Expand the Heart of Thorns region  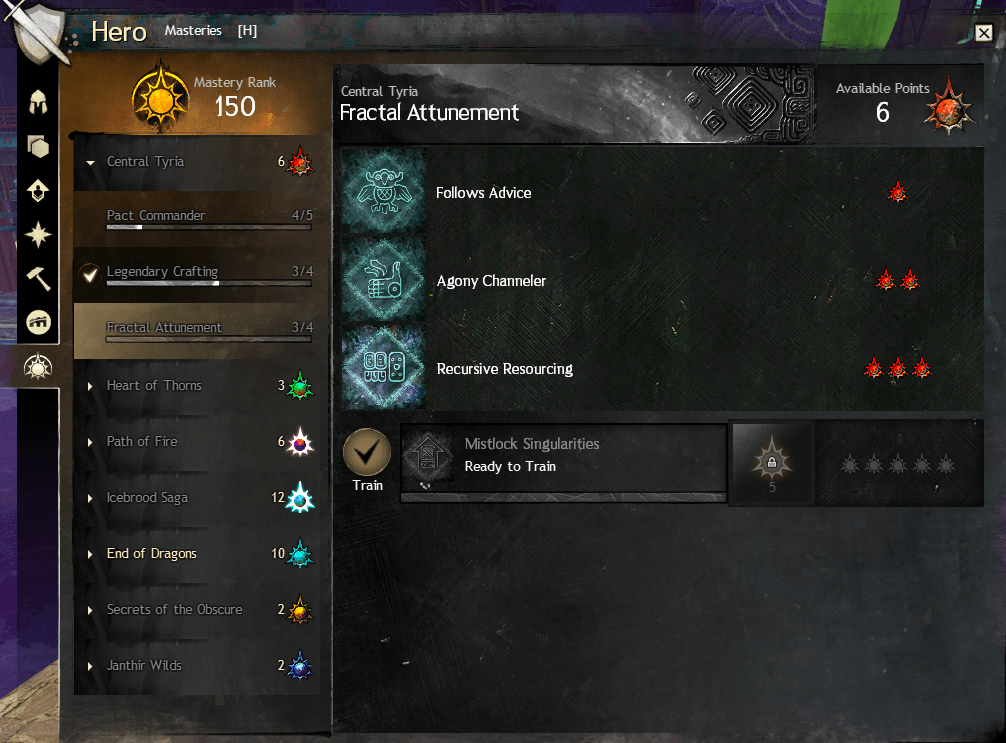point(154,386)
